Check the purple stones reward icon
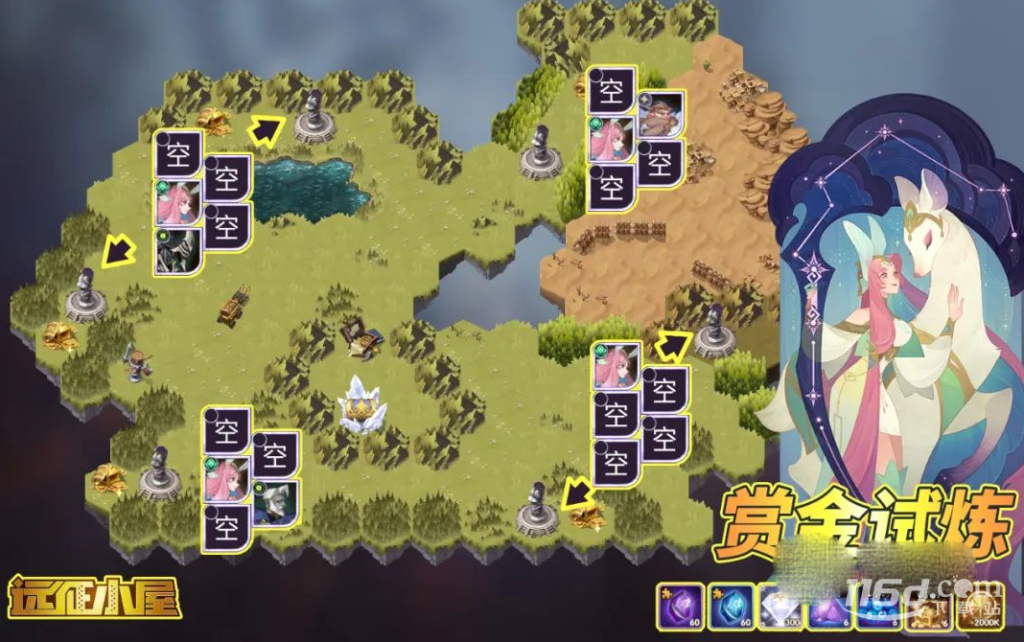The width and height of the screenshot is (1024, 642). pyautogui.click(x=828, y=607)
